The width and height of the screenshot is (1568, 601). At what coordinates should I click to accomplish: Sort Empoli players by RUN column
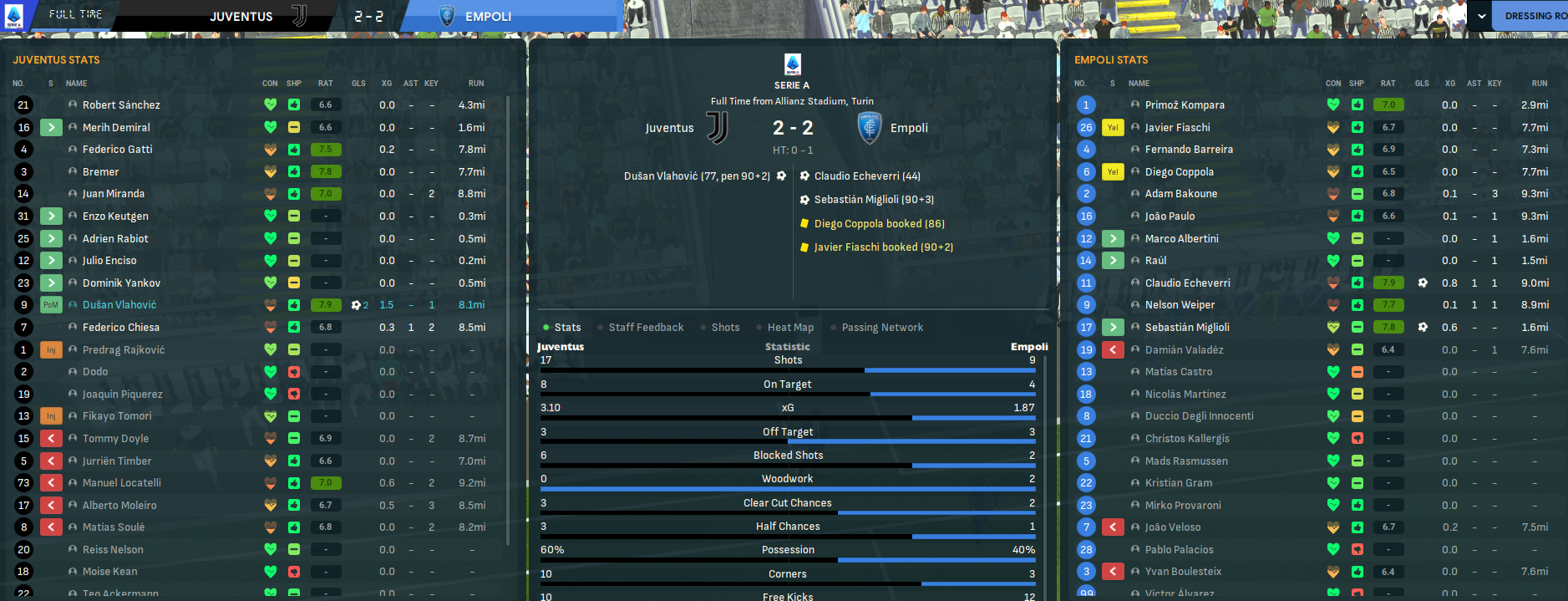1539,84
